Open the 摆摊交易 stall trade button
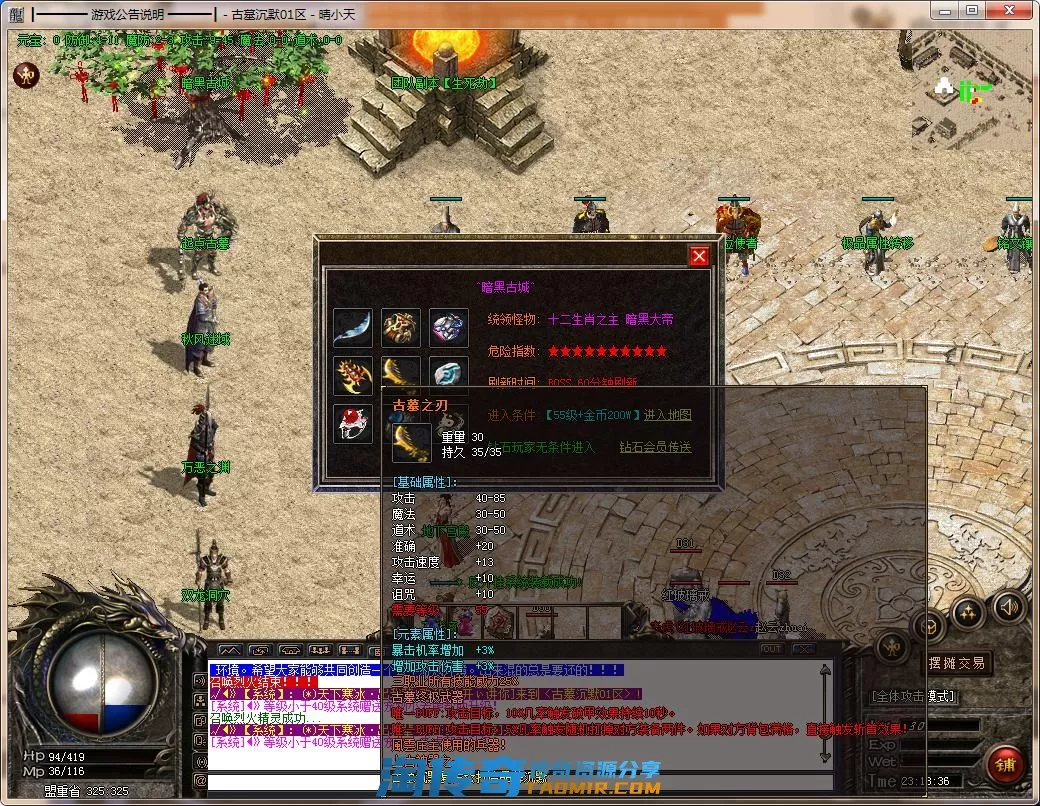 956,662
